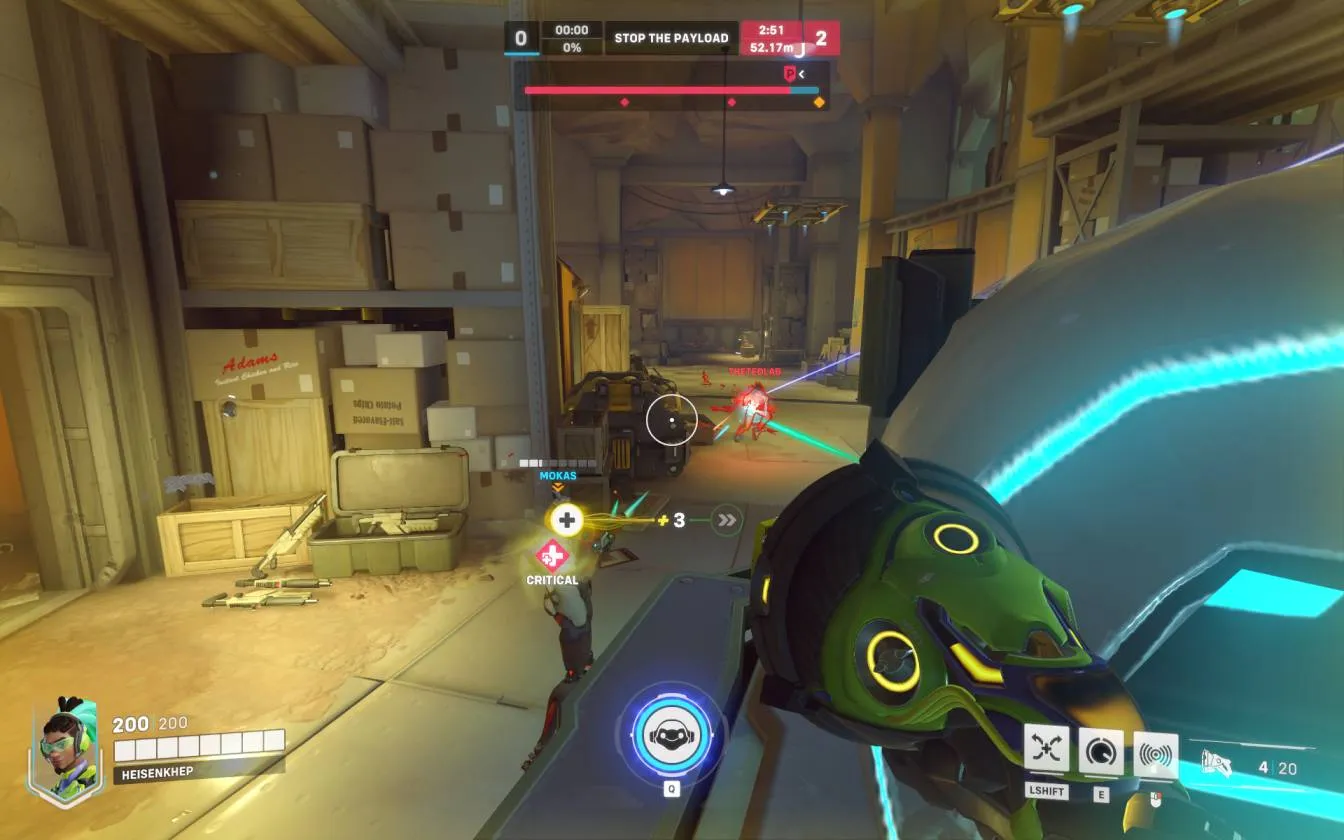Select the Stop the Payload objective banner

point(671,38)
